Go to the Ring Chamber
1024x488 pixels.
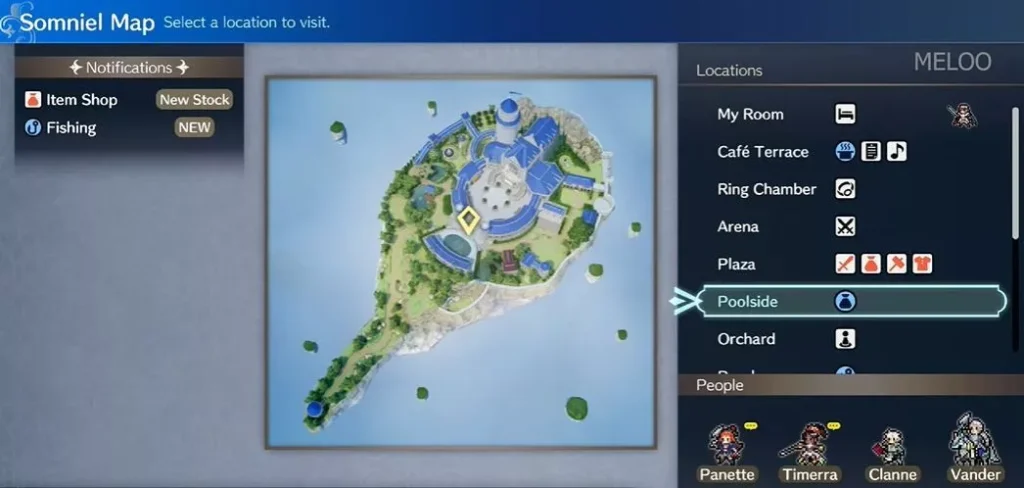(x=766, y=189)
